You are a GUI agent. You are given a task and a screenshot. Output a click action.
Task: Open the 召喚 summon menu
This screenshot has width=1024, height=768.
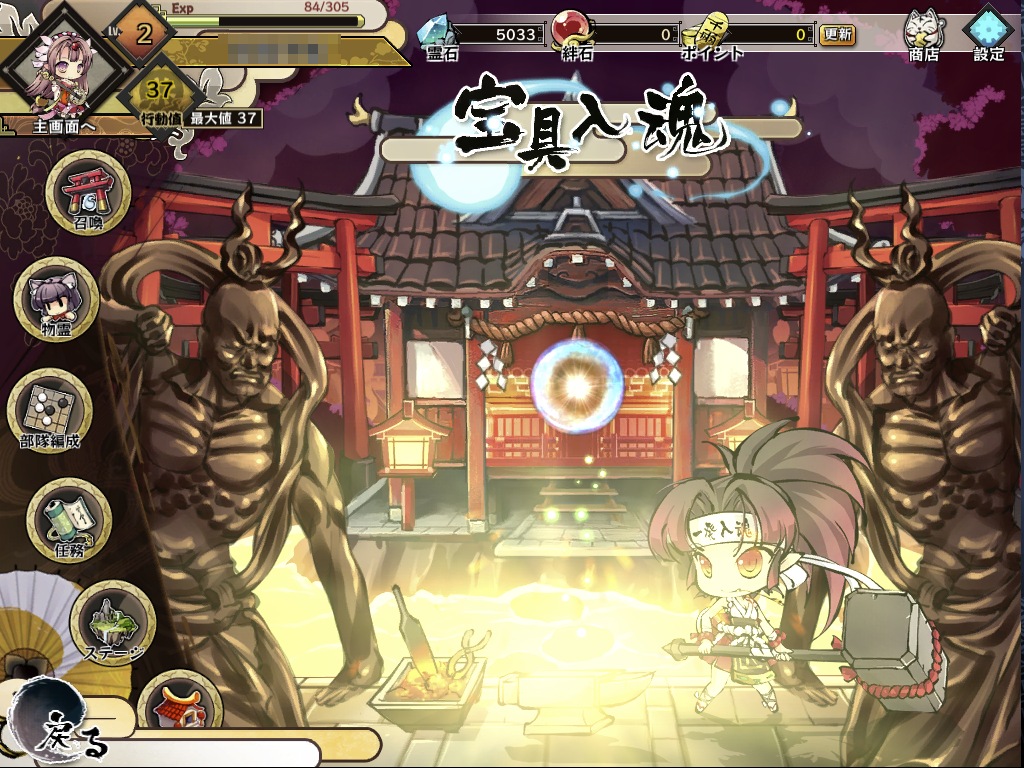point(88,193)
